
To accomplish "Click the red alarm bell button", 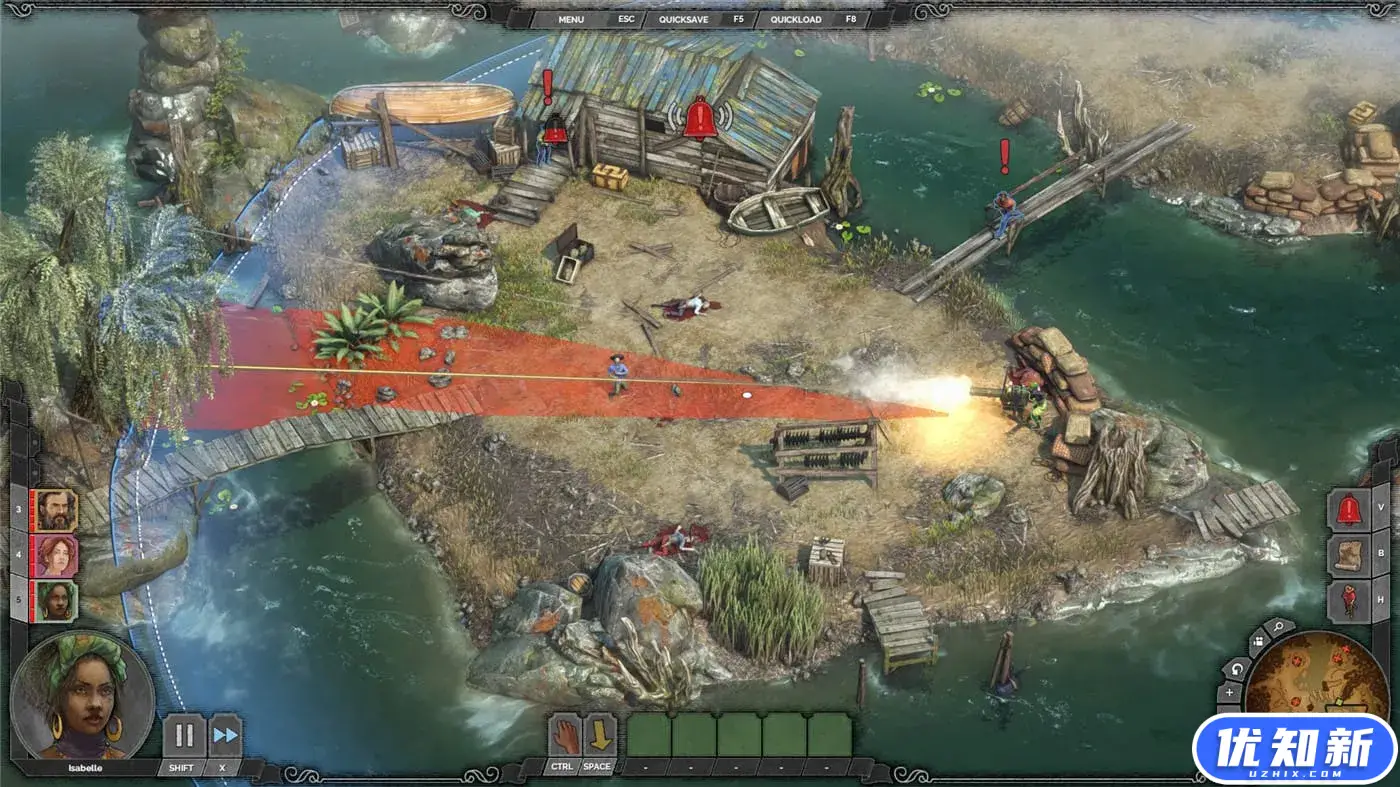I will click(x=1348, y=509).
